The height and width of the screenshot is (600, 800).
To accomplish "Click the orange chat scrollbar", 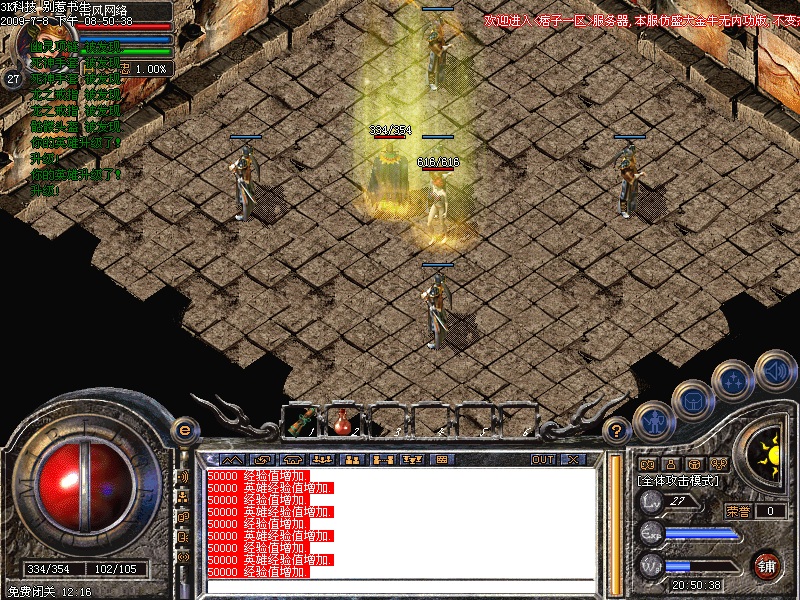I will point(614,520).
